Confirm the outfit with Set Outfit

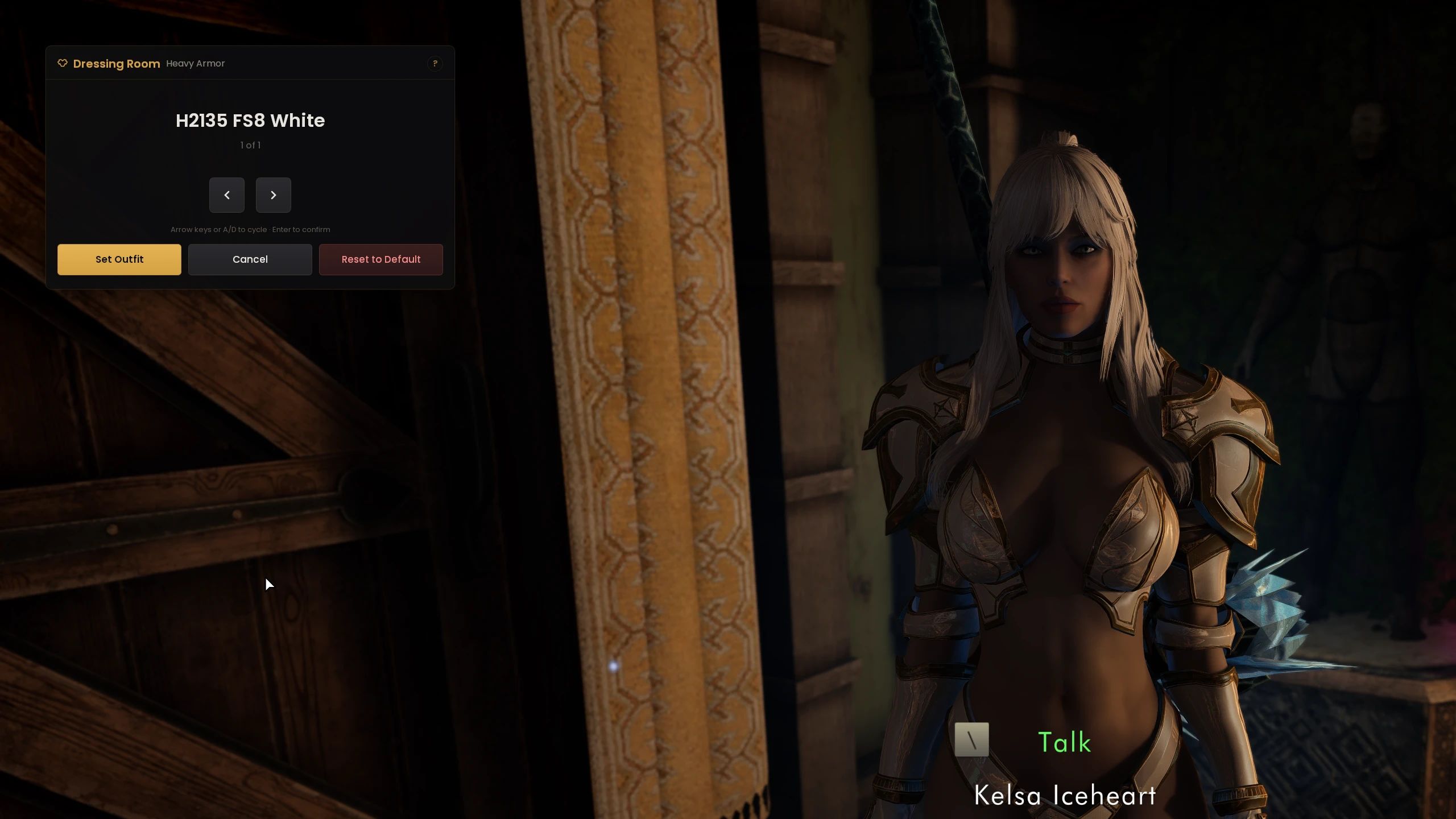pyautogui.click(x=119, y=259)
